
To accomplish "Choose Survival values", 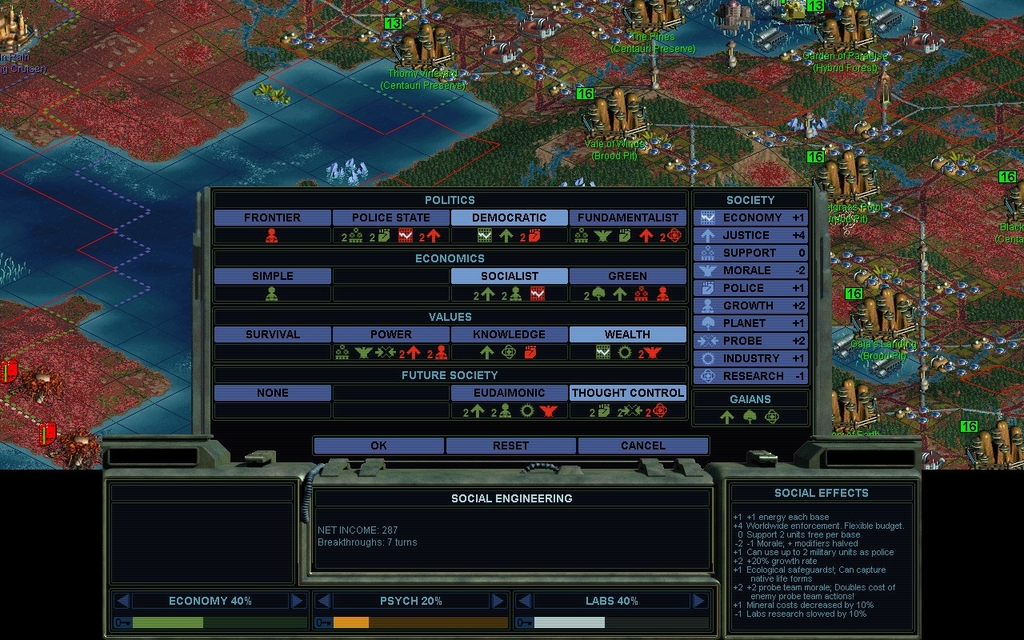I will click(272, 335).
